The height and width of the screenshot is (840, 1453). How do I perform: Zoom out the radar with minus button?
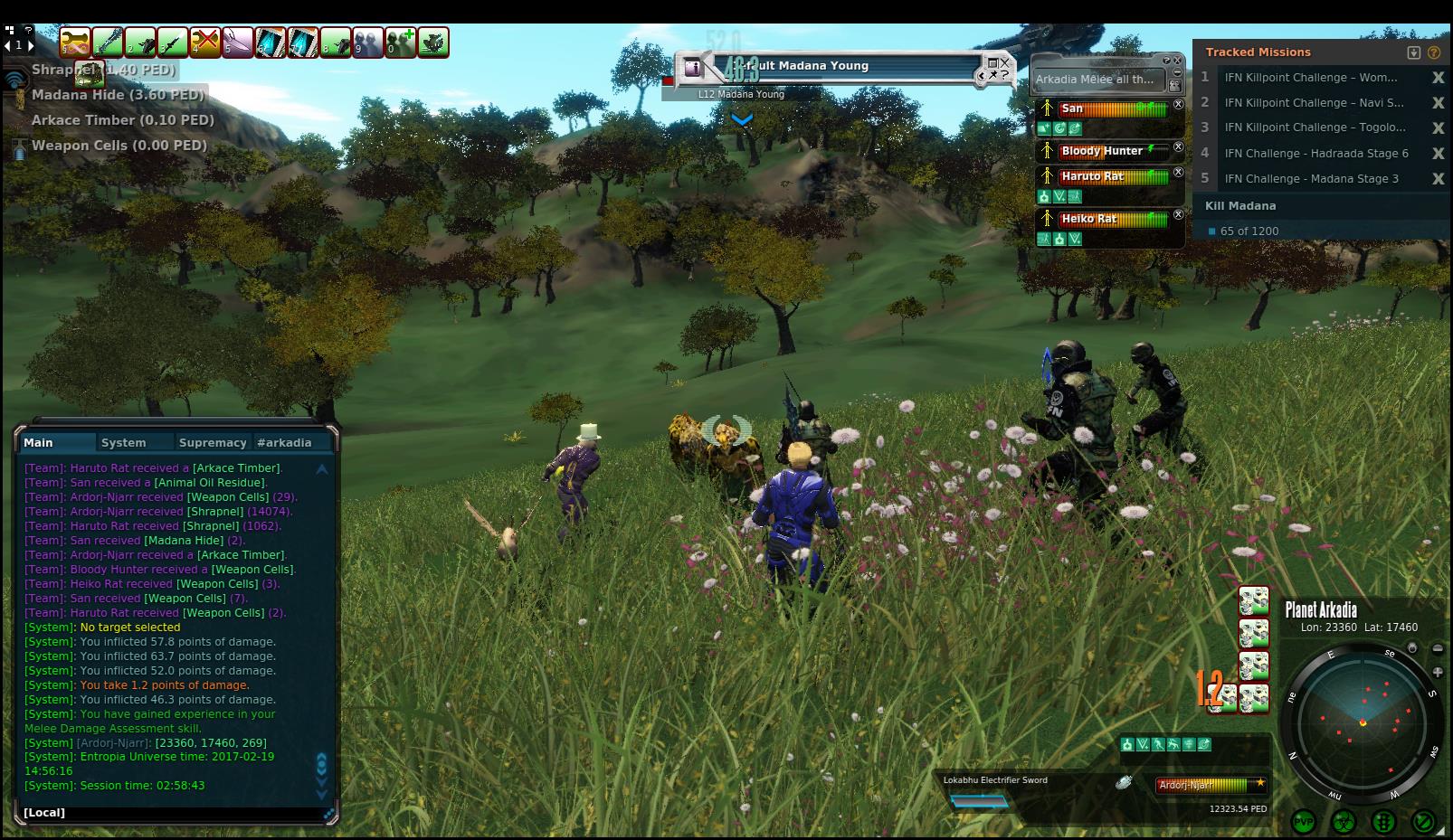(x=1438, y=648)
